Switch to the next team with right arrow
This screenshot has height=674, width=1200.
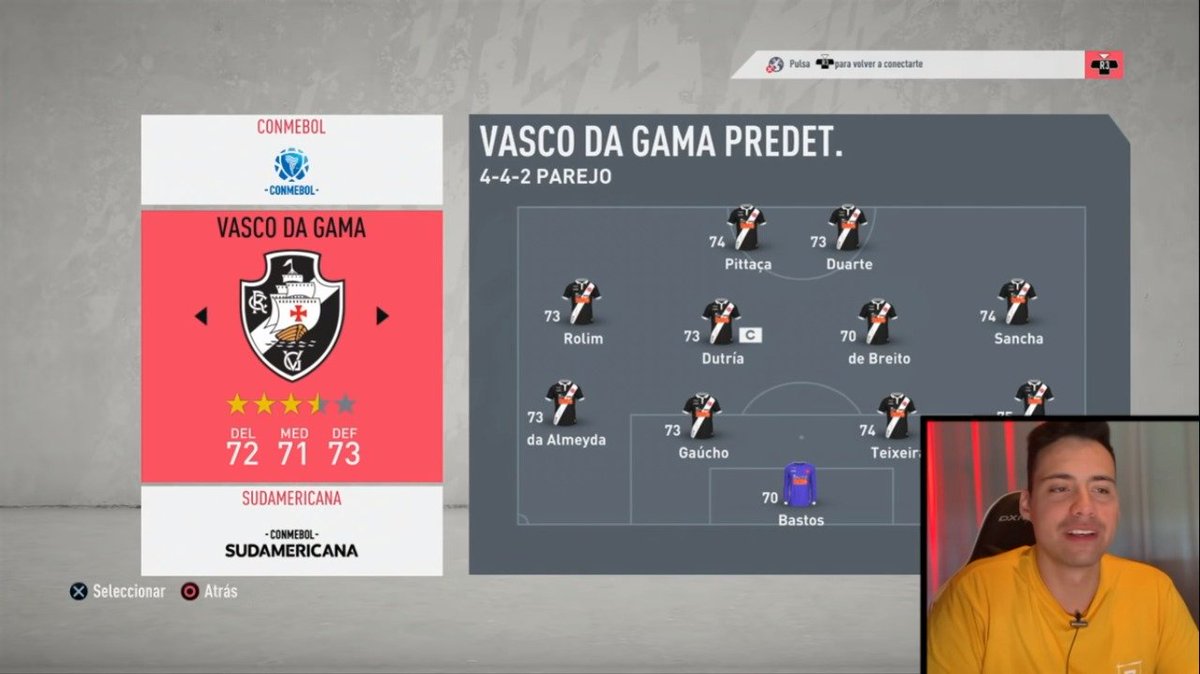(x=382, y=316)
